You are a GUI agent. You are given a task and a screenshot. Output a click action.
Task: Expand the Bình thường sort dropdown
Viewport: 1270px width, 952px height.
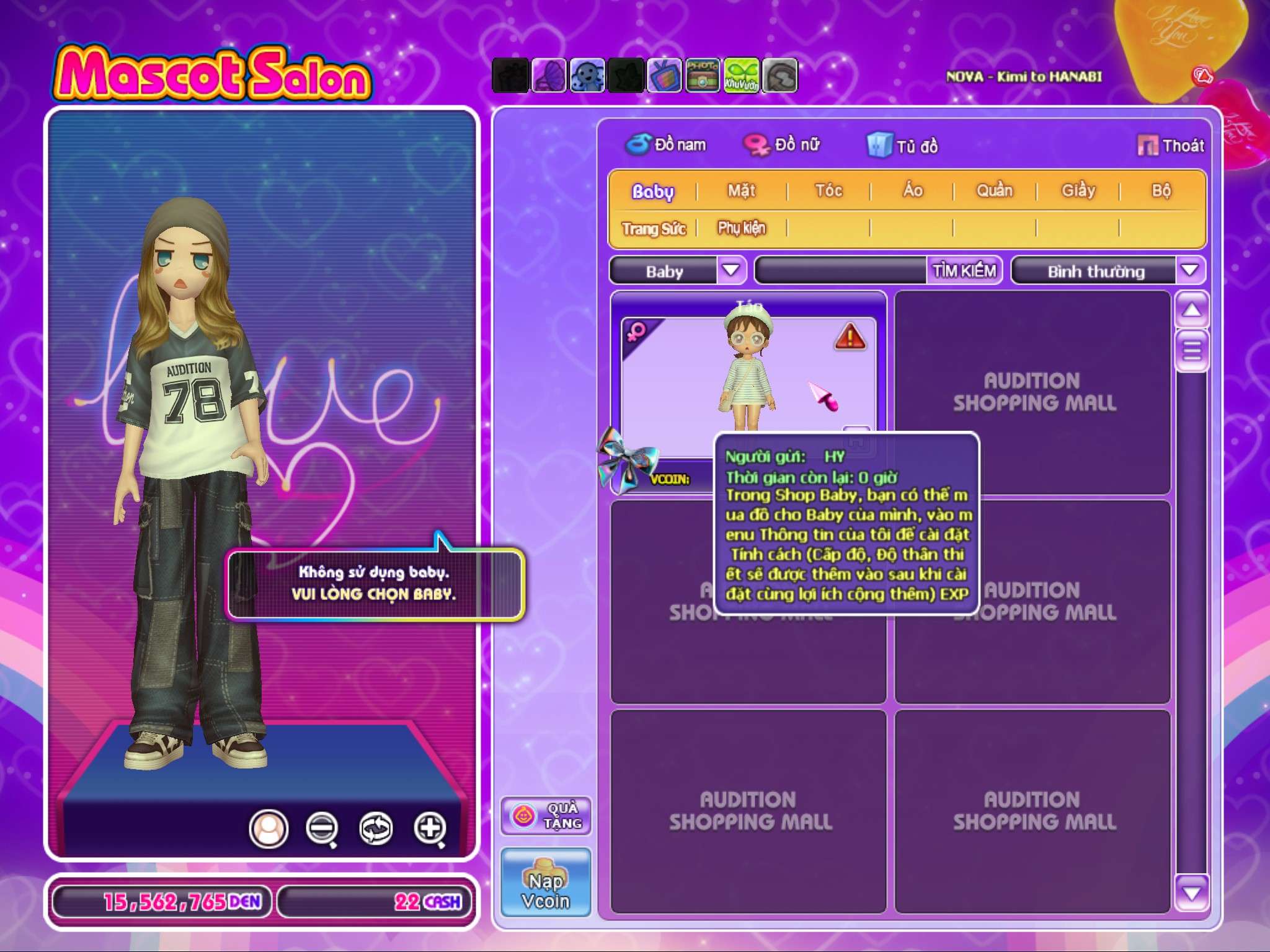click(1189, 270)
